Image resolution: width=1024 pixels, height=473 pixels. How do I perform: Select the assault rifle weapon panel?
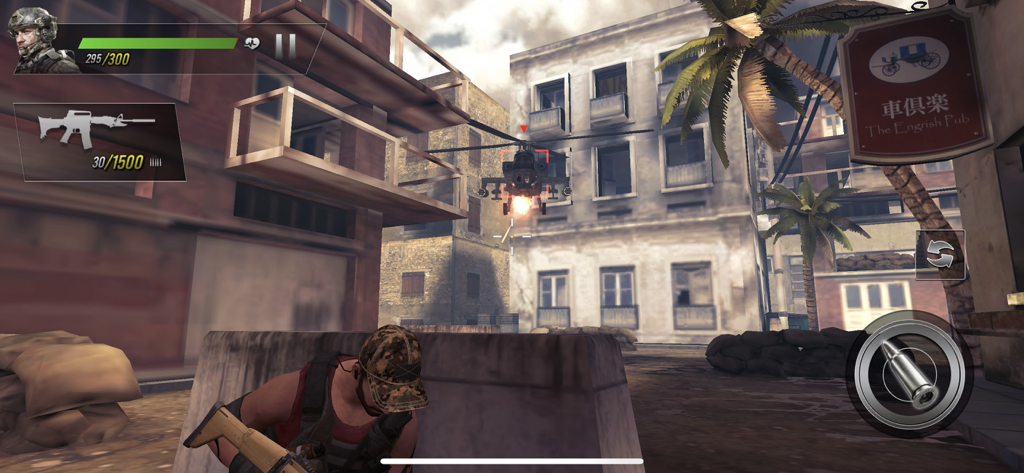99,142
